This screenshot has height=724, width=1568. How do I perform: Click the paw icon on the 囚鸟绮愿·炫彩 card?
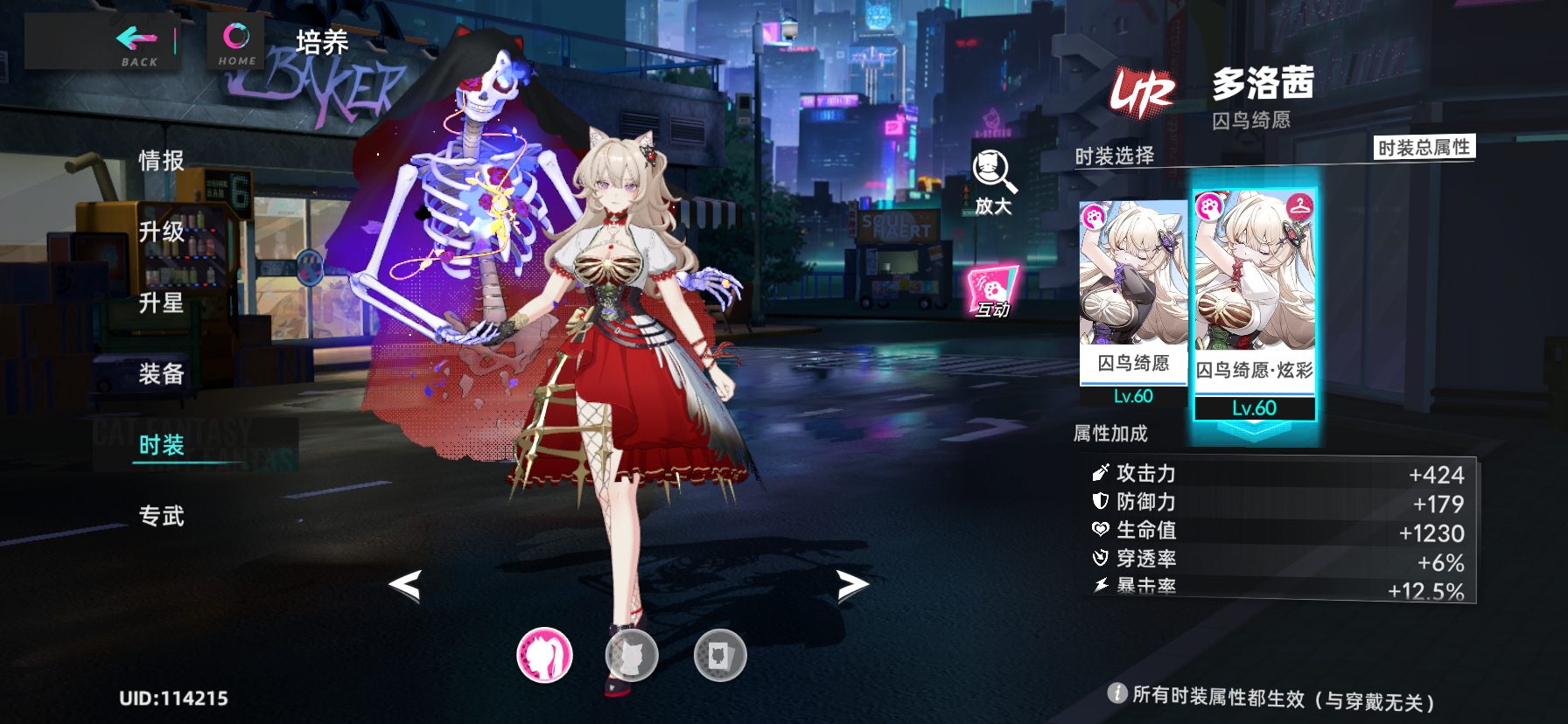[x=1212, y=207]
